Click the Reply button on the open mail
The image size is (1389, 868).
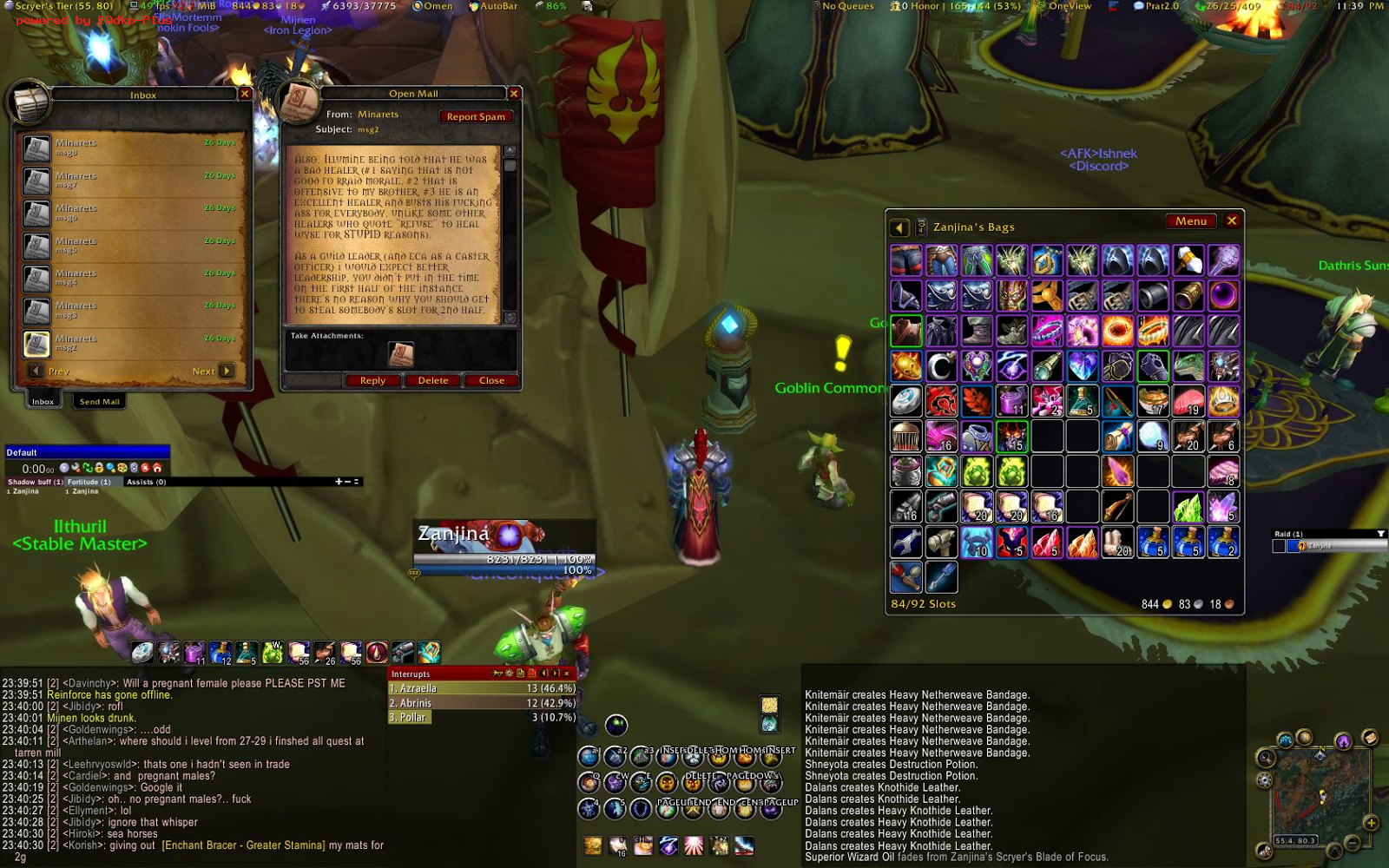coord(372,380)
